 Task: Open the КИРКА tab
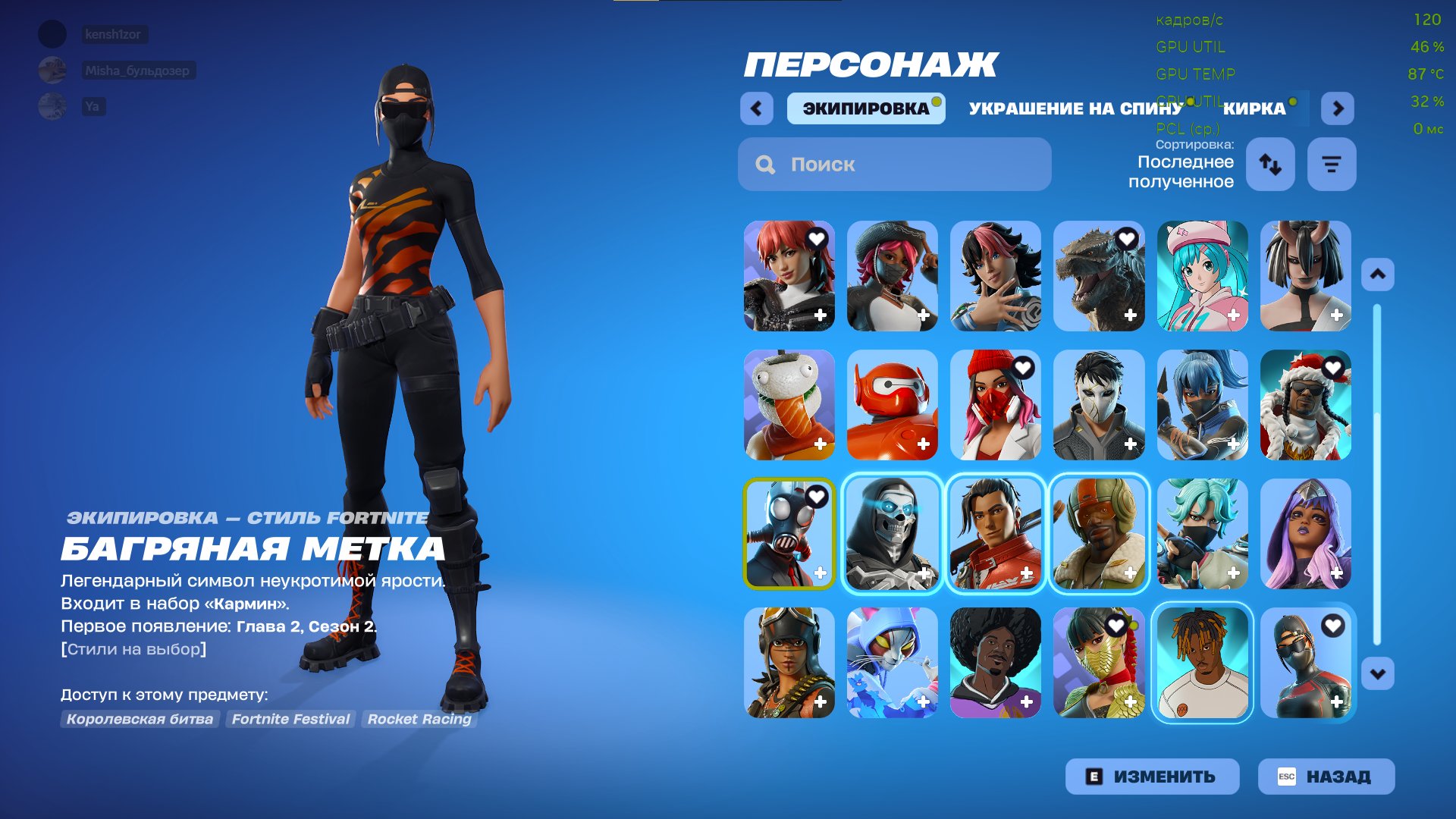coord(1255,108)
